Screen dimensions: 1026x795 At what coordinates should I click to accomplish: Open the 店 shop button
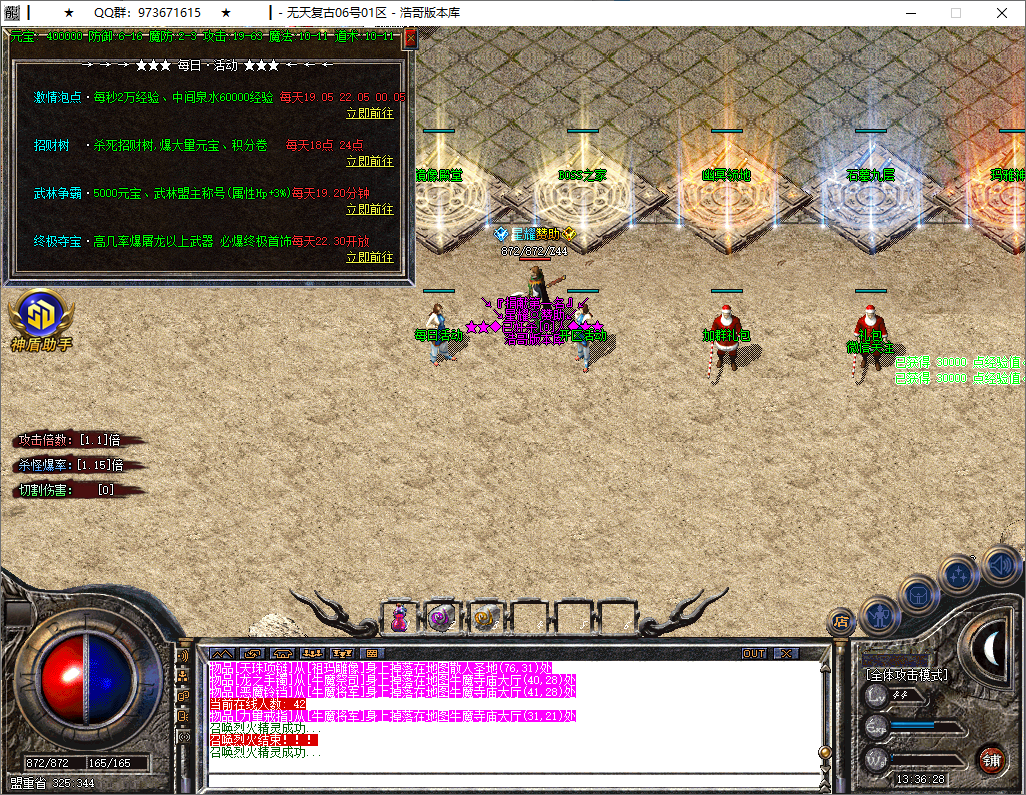coord(841,622)
